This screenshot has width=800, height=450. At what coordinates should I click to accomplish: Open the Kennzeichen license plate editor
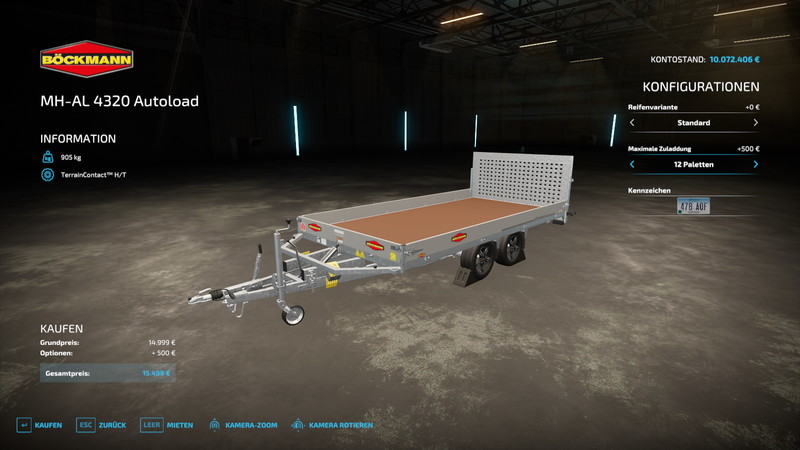point(693,206)
